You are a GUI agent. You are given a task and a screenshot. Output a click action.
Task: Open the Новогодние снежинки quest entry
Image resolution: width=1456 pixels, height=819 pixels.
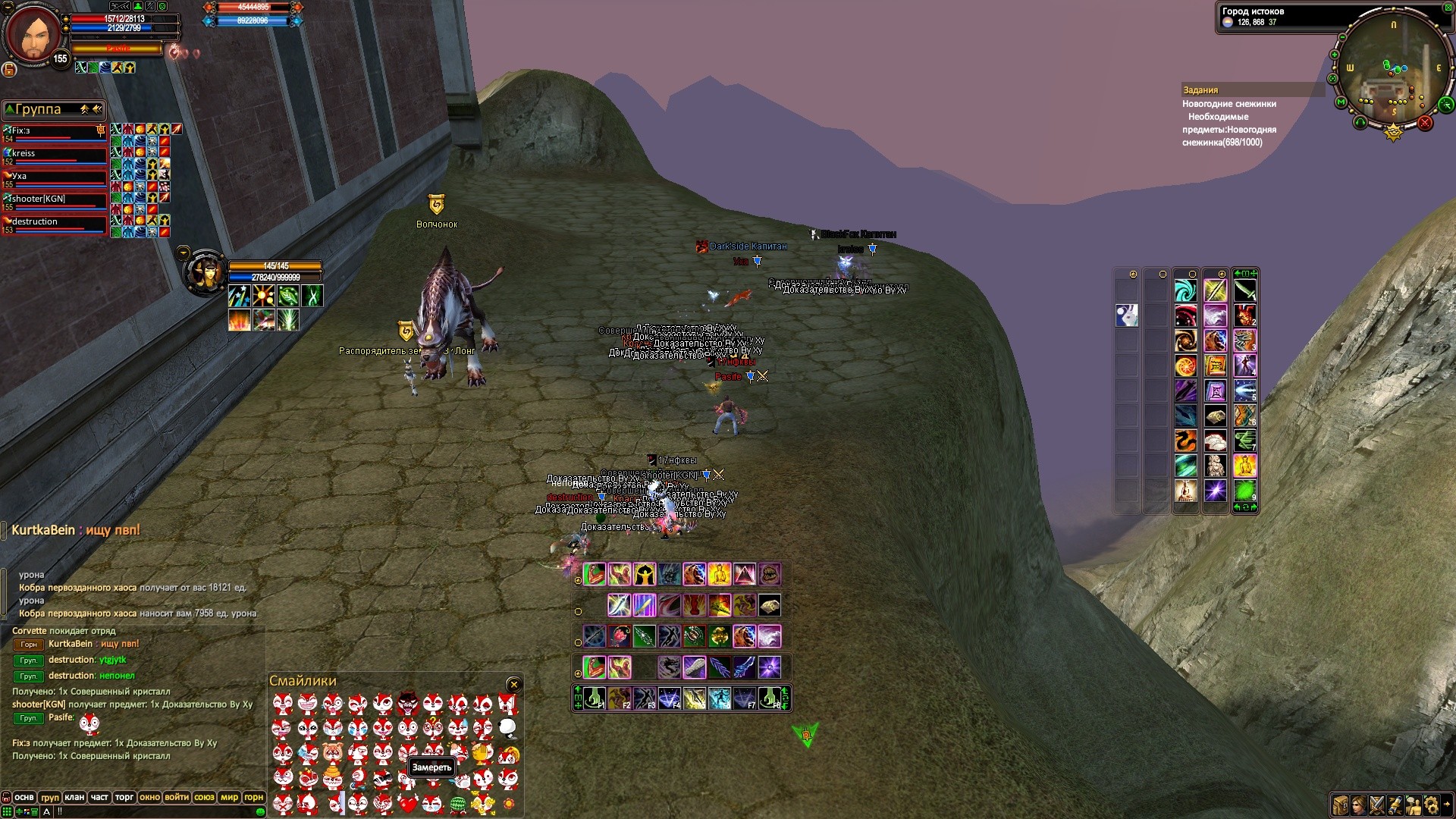[x=1228, y=104]
